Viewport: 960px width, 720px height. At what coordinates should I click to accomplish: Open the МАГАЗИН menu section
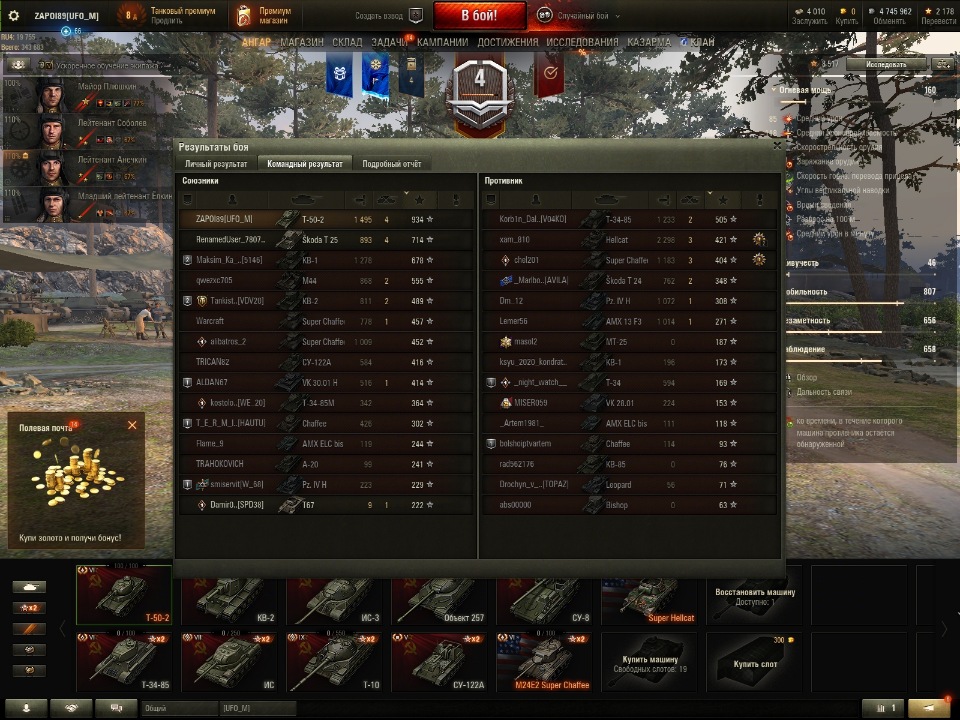pyautogui.click(x=301, y=42)
